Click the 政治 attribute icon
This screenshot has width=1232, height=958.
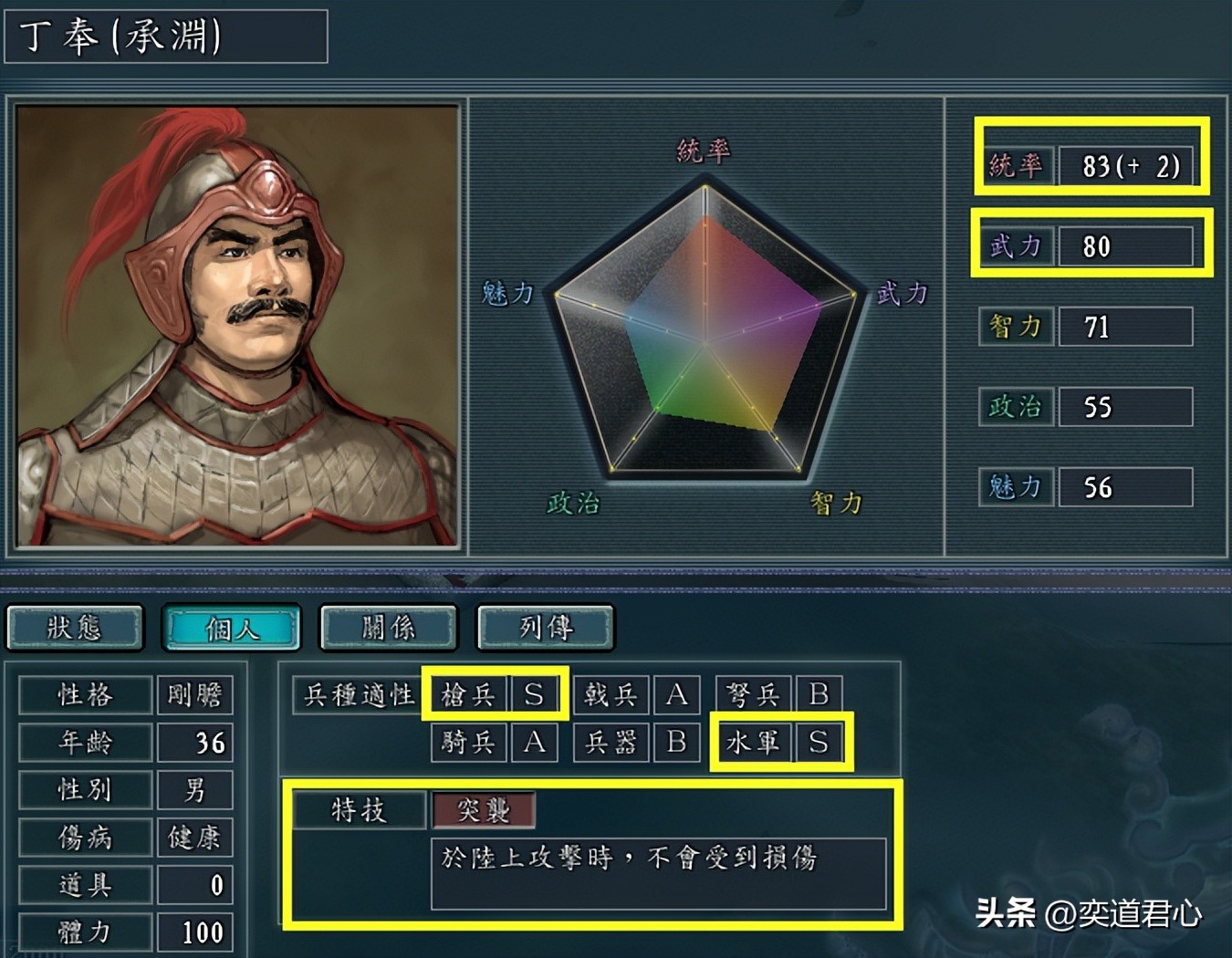1015,407
